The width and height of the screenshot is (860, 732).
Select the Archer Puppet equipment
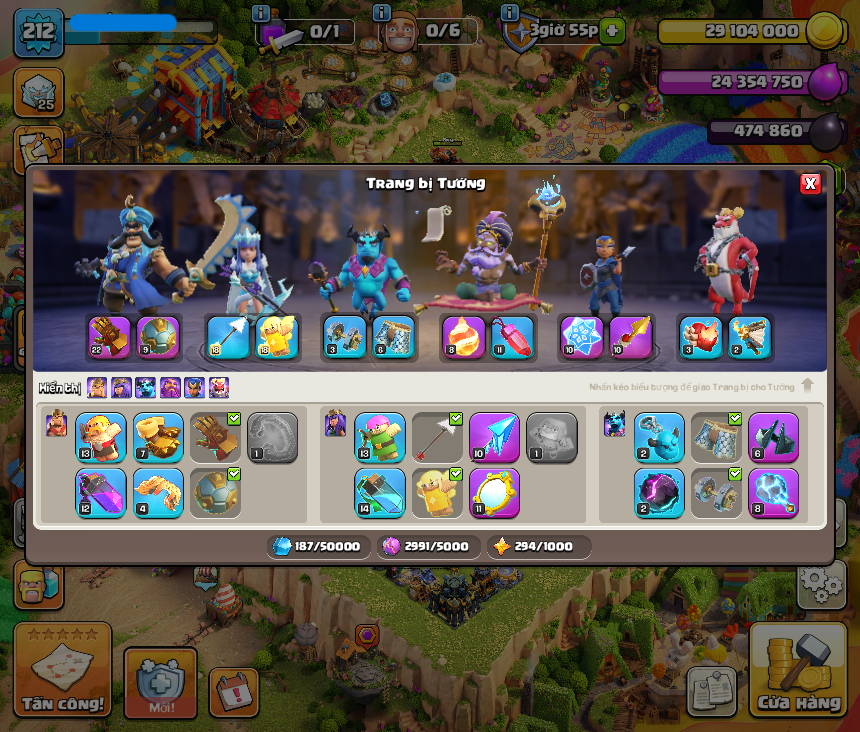pos(380,437)
